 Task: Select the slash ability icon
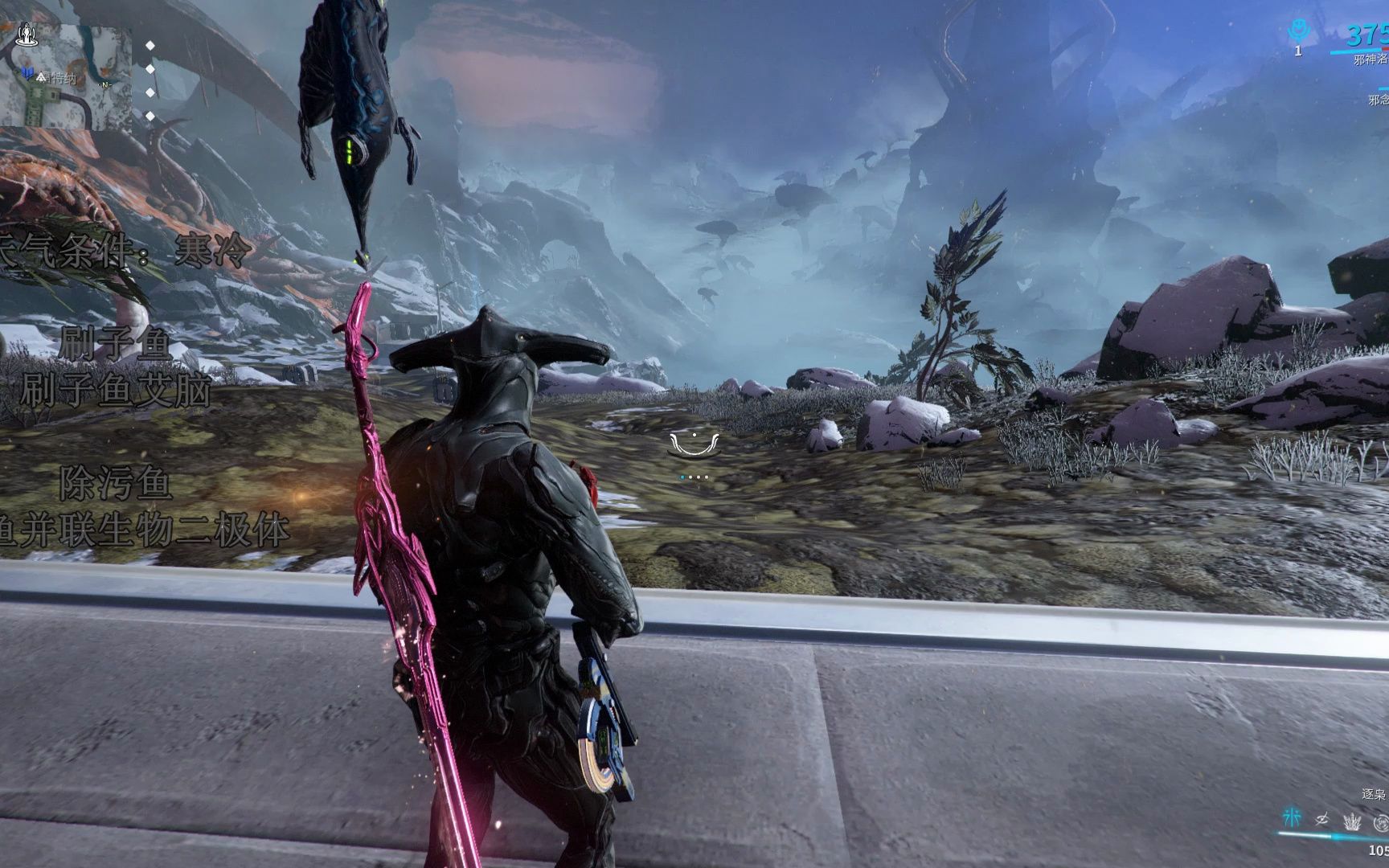coord(1321,820)
